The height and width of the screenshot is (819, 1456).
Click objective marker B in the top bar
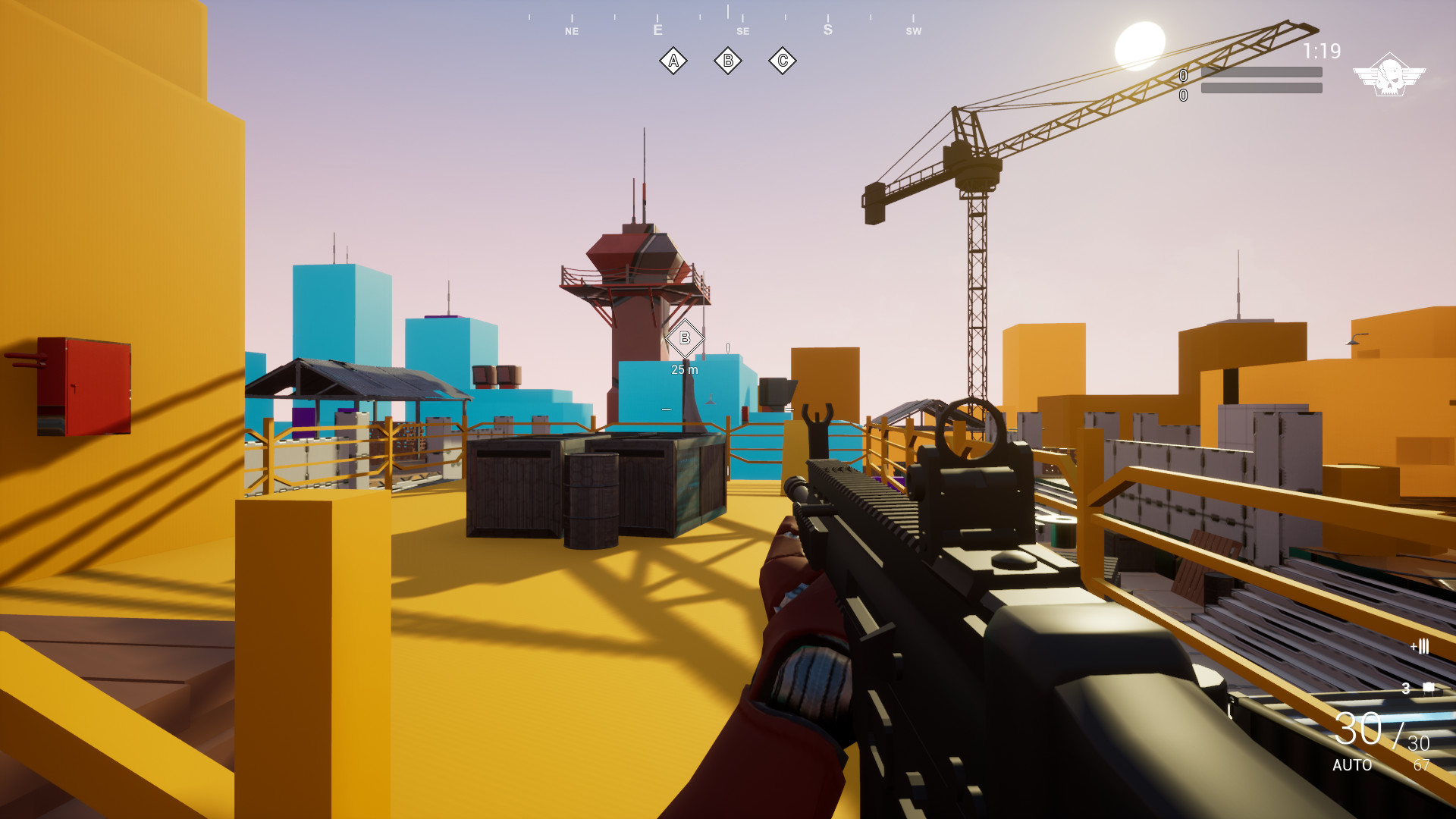[x=728, y=60]
